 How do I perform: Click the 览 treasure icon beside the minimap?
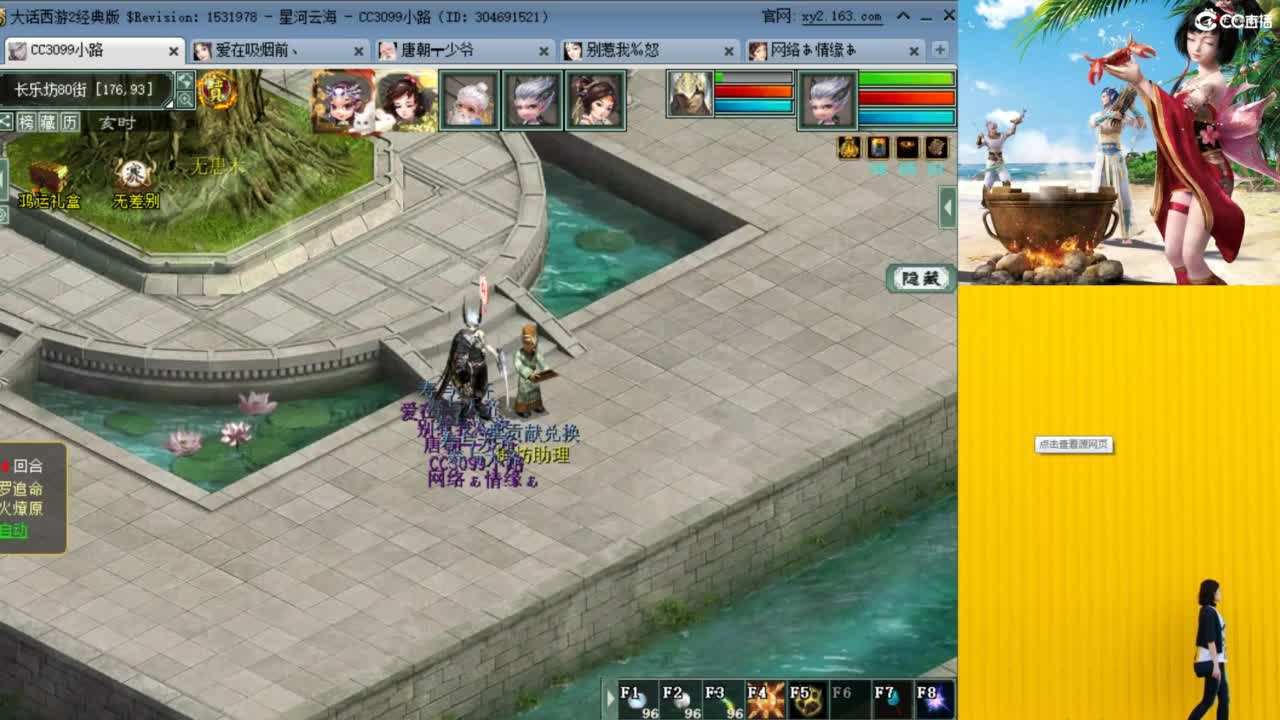218,91
